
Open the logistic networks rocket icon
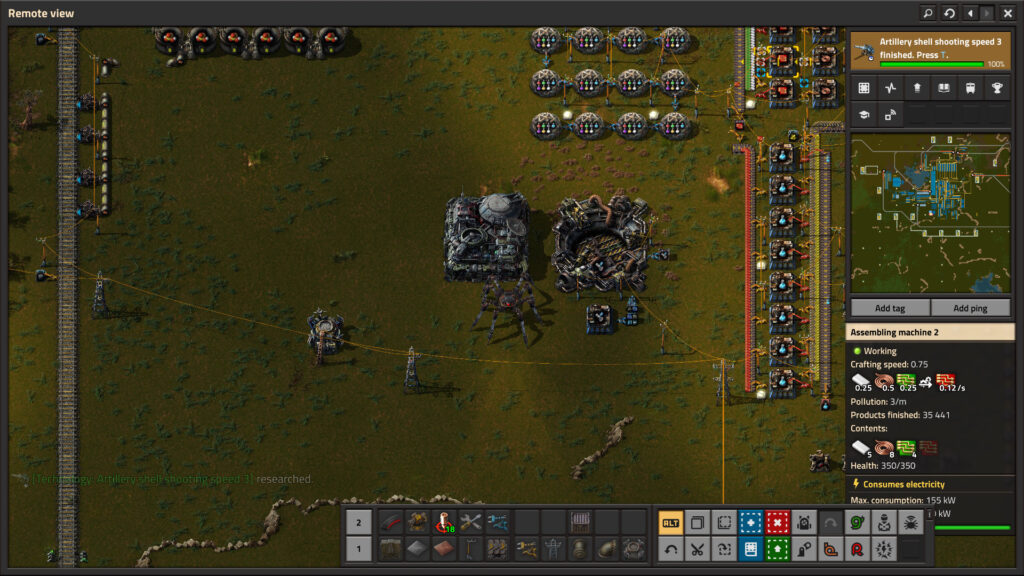(x=916, y=88)
